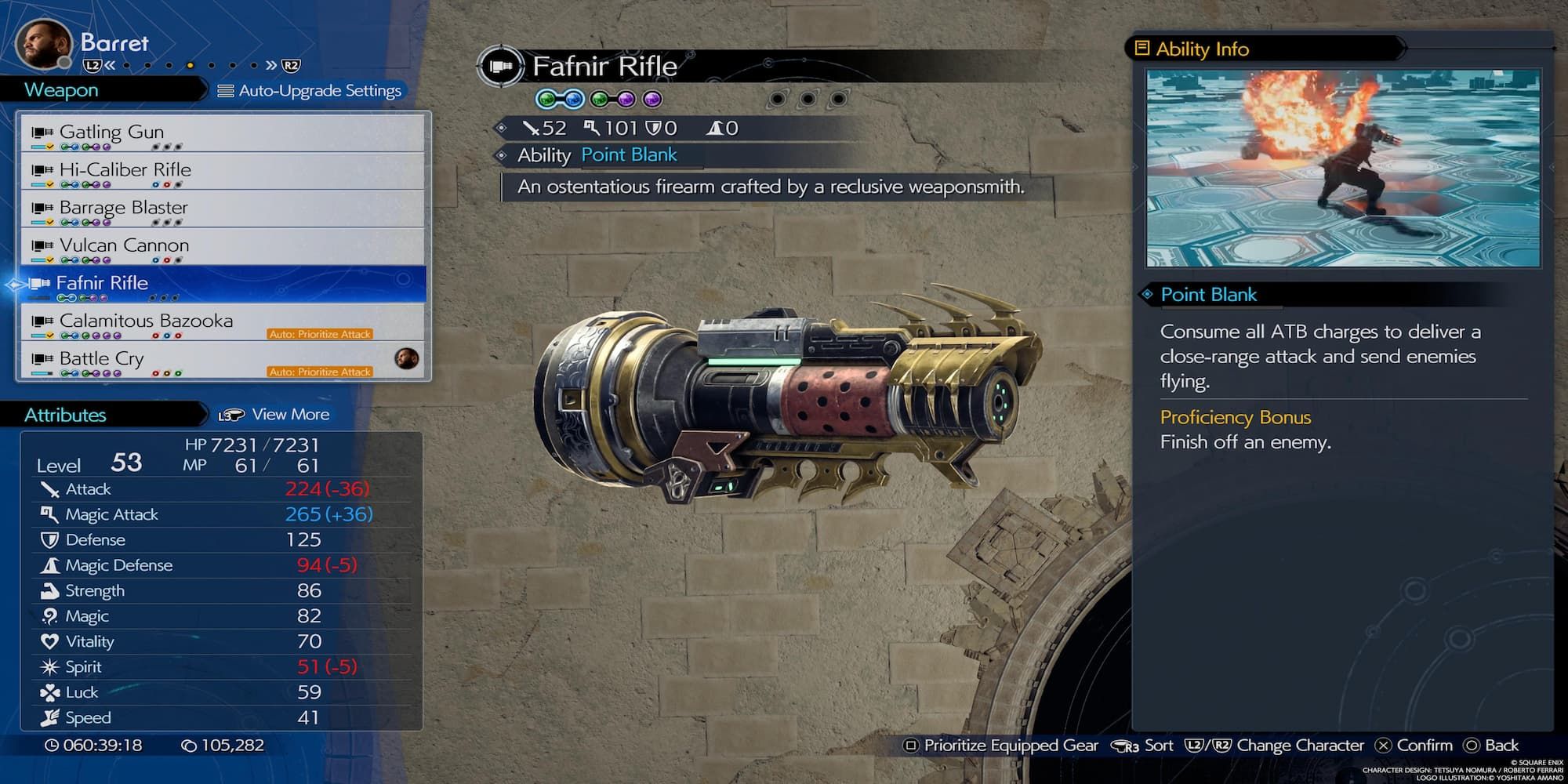Select the Gatling Gun weapon
Image resolution: width=1568 pixels, height=784 pixels.
coord(223,132)
